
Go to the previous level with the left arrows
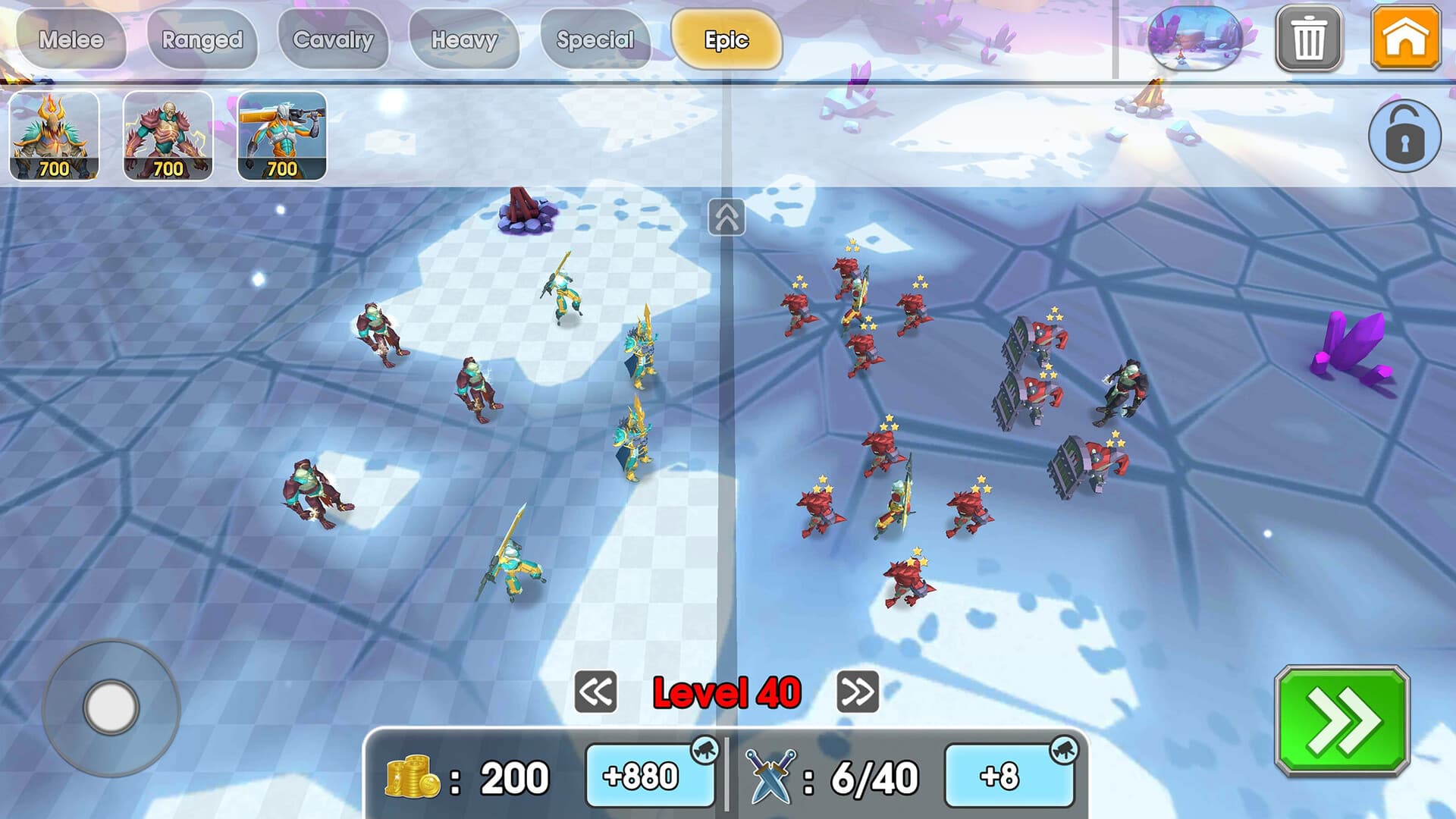(x=595, y=692)
